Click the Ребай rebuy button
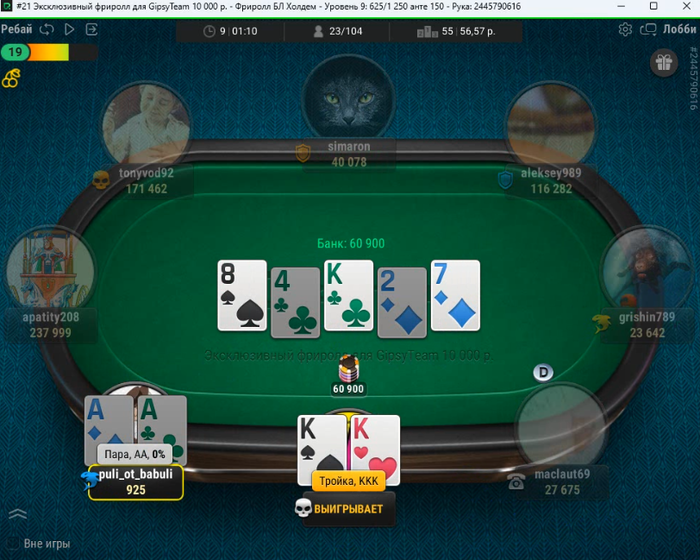Viewport: 700px width, 560px height. pos(17,29)
